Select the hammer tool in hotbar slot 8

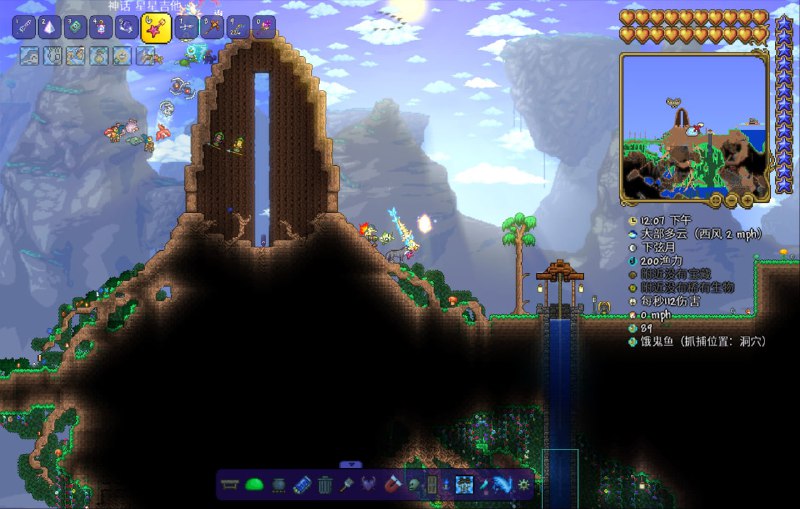[212, 28]
